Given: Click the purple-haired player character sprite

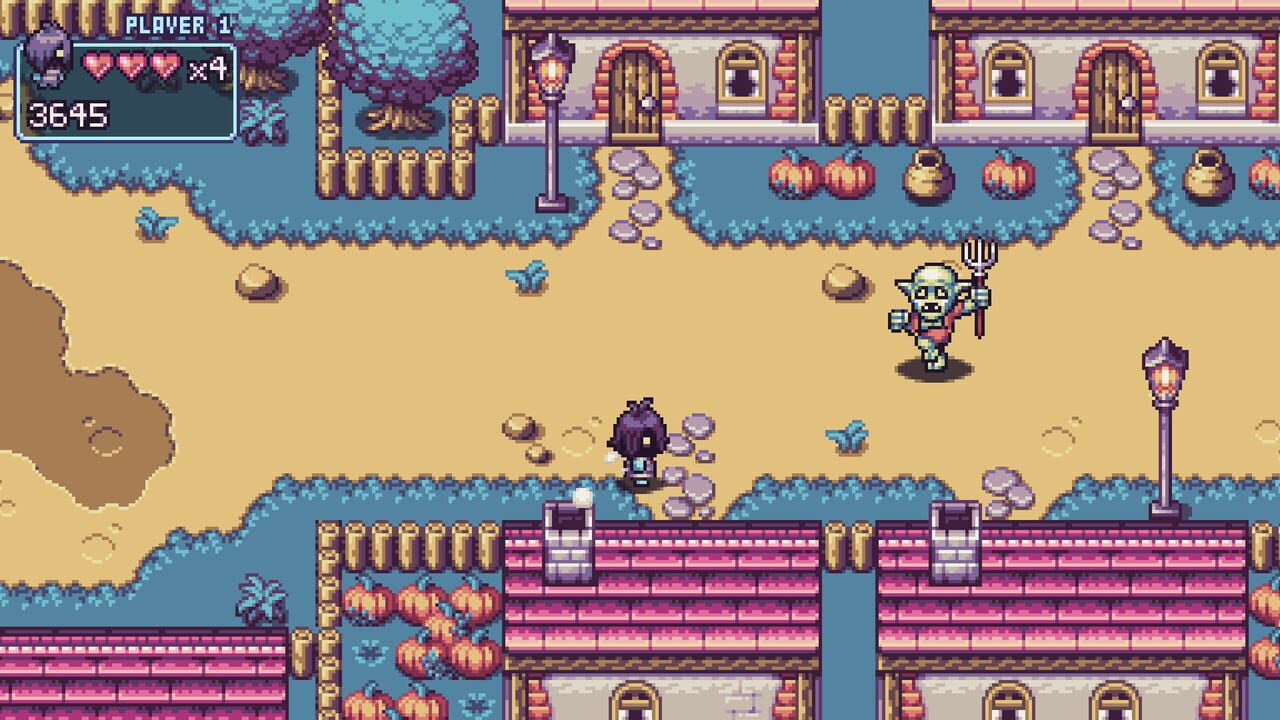Looking at the screenshot, I should (640, 440).
